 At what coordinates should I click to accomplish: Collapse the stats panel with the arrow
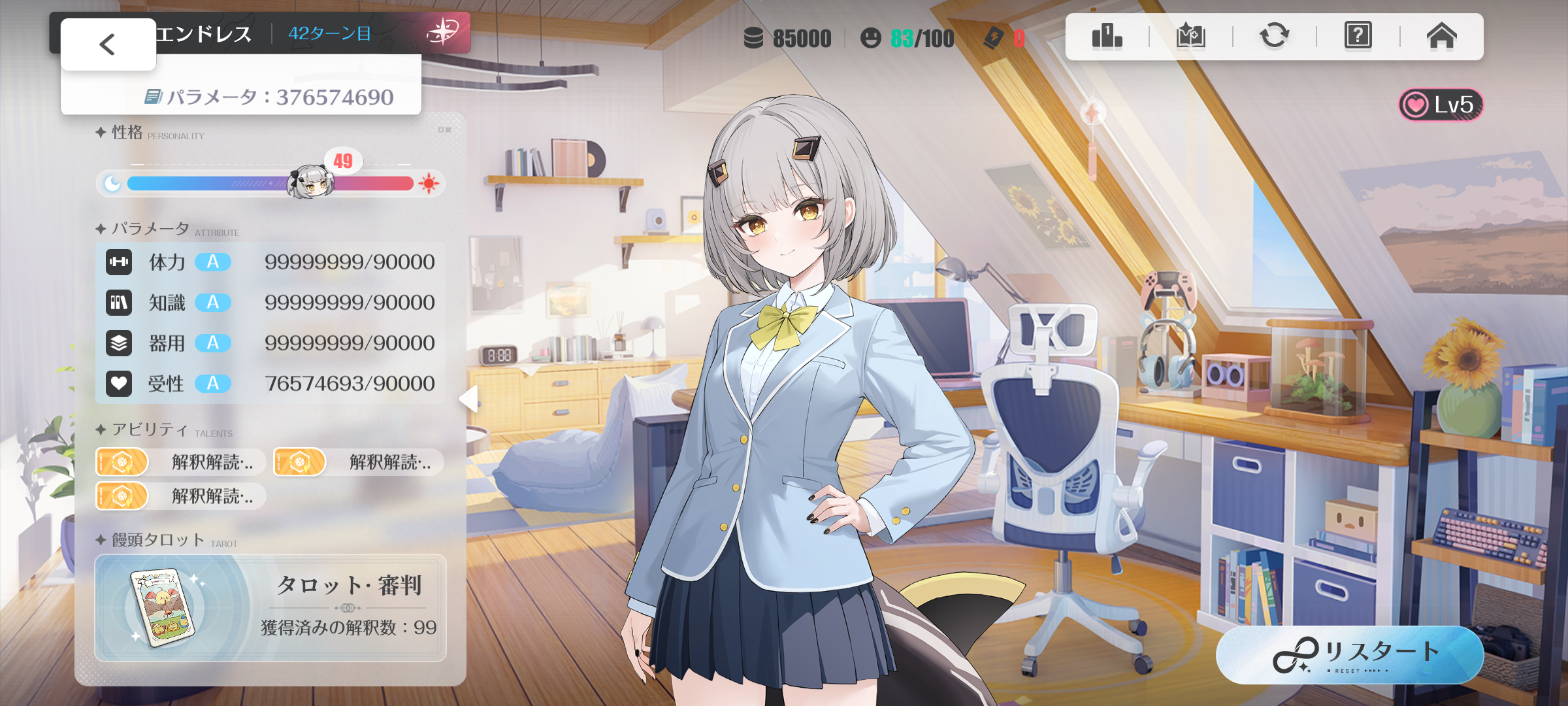469,398
